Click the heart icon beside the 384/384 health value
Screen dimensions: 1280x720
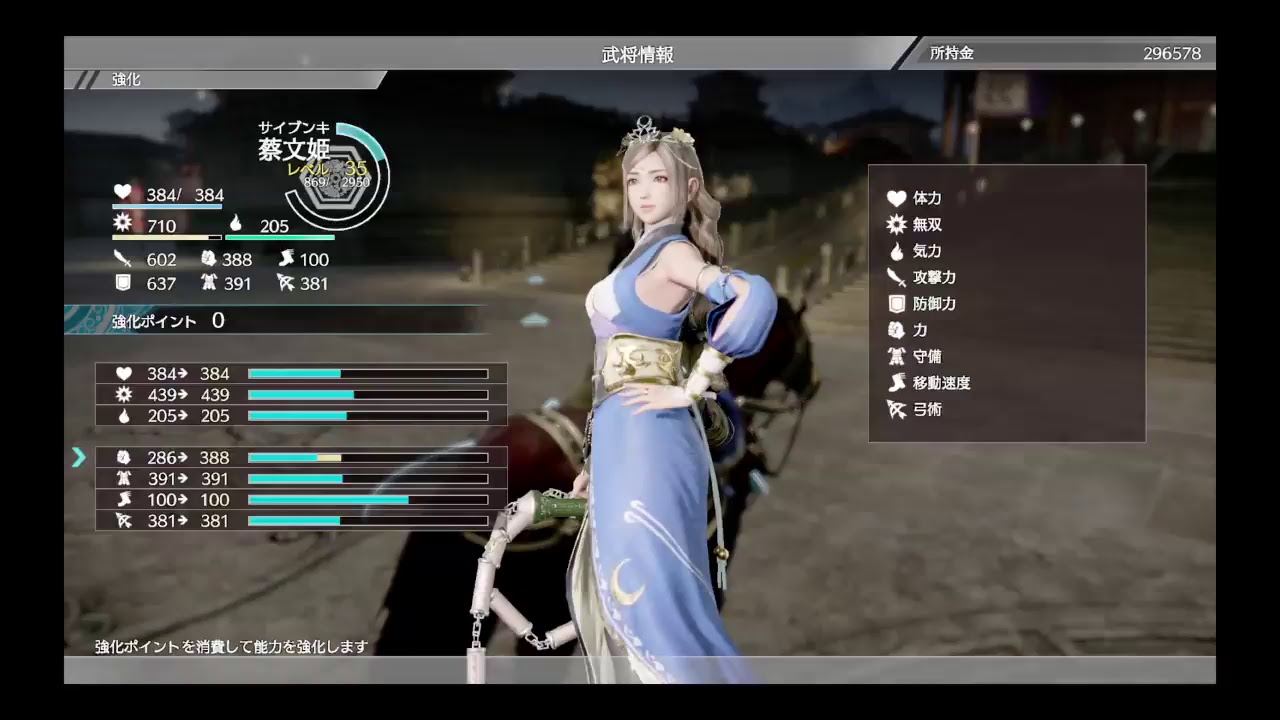(x=121, y=193)
